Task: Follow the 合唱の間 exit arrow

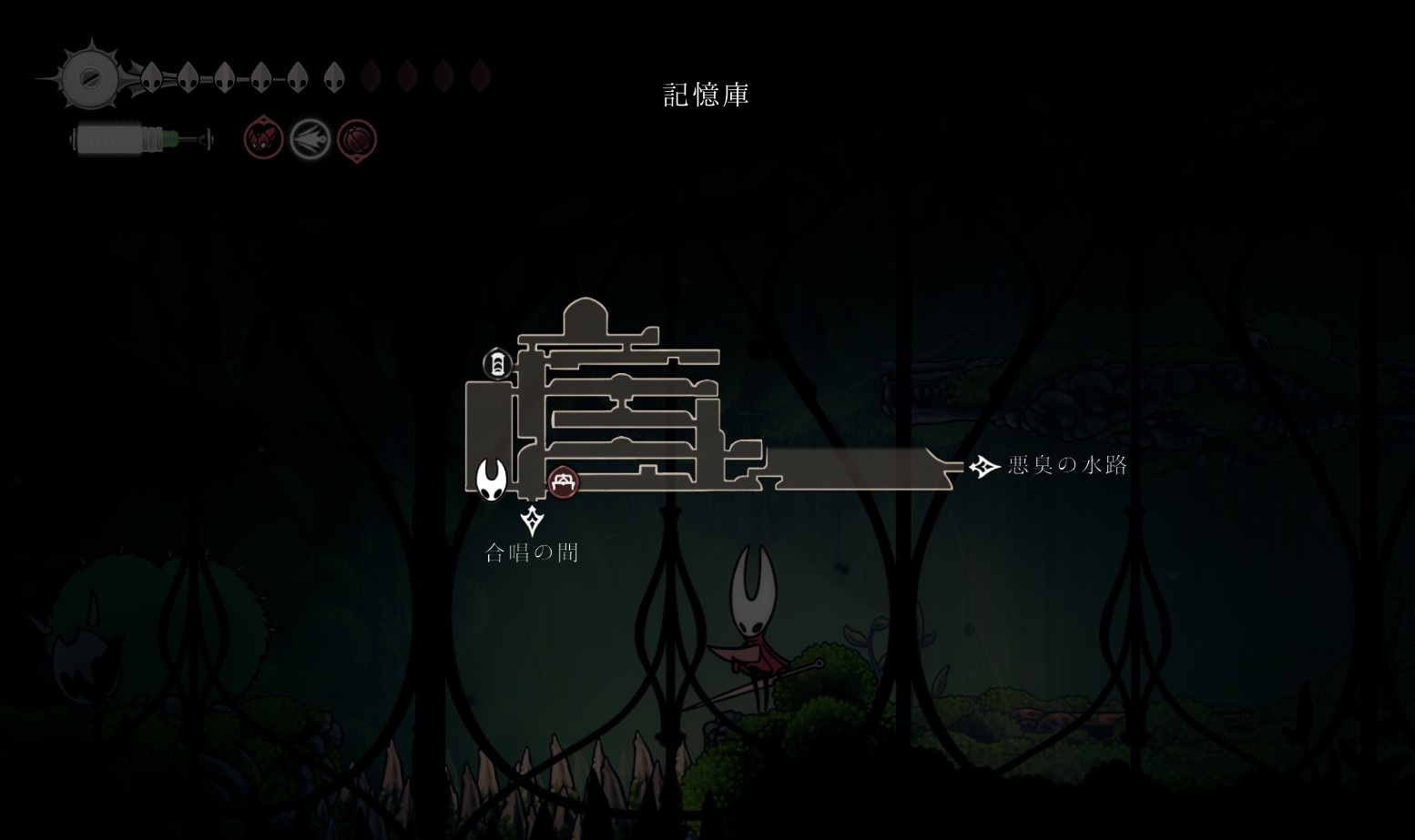Action: pos(533,521)
